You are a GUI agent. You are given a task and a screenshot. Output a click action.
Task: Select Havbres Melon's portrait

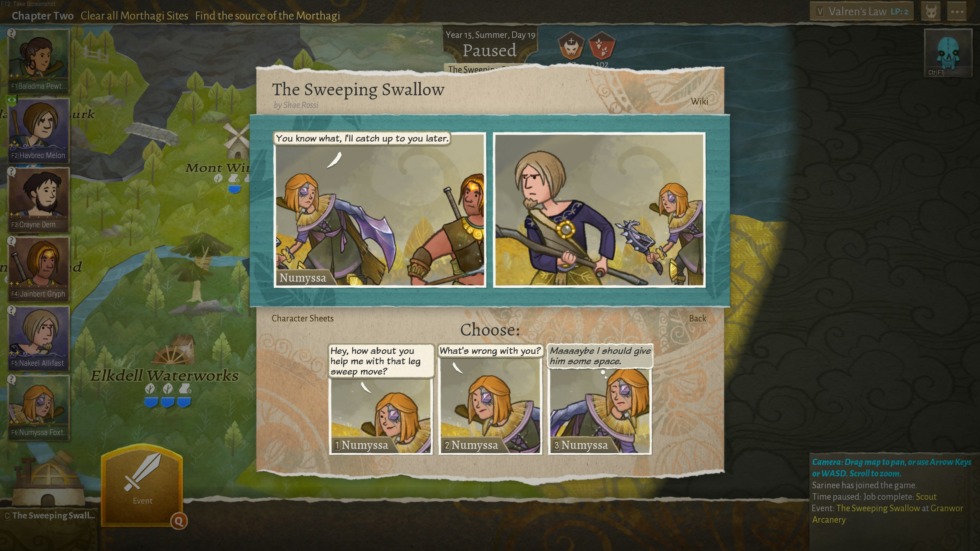(39, 130)
